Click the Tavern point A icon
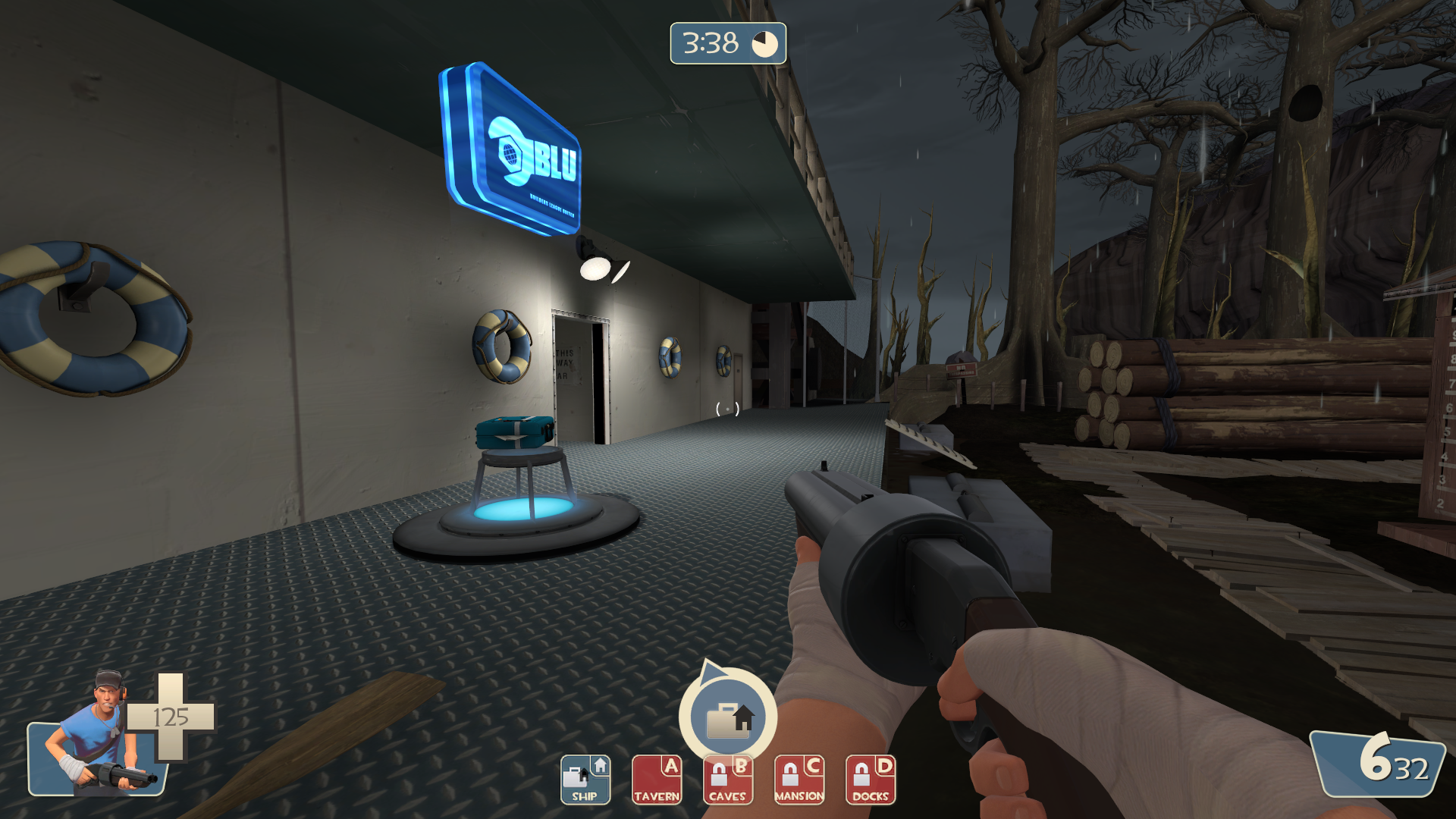This screenshot has height=819, width=1456. coord(657,780)
